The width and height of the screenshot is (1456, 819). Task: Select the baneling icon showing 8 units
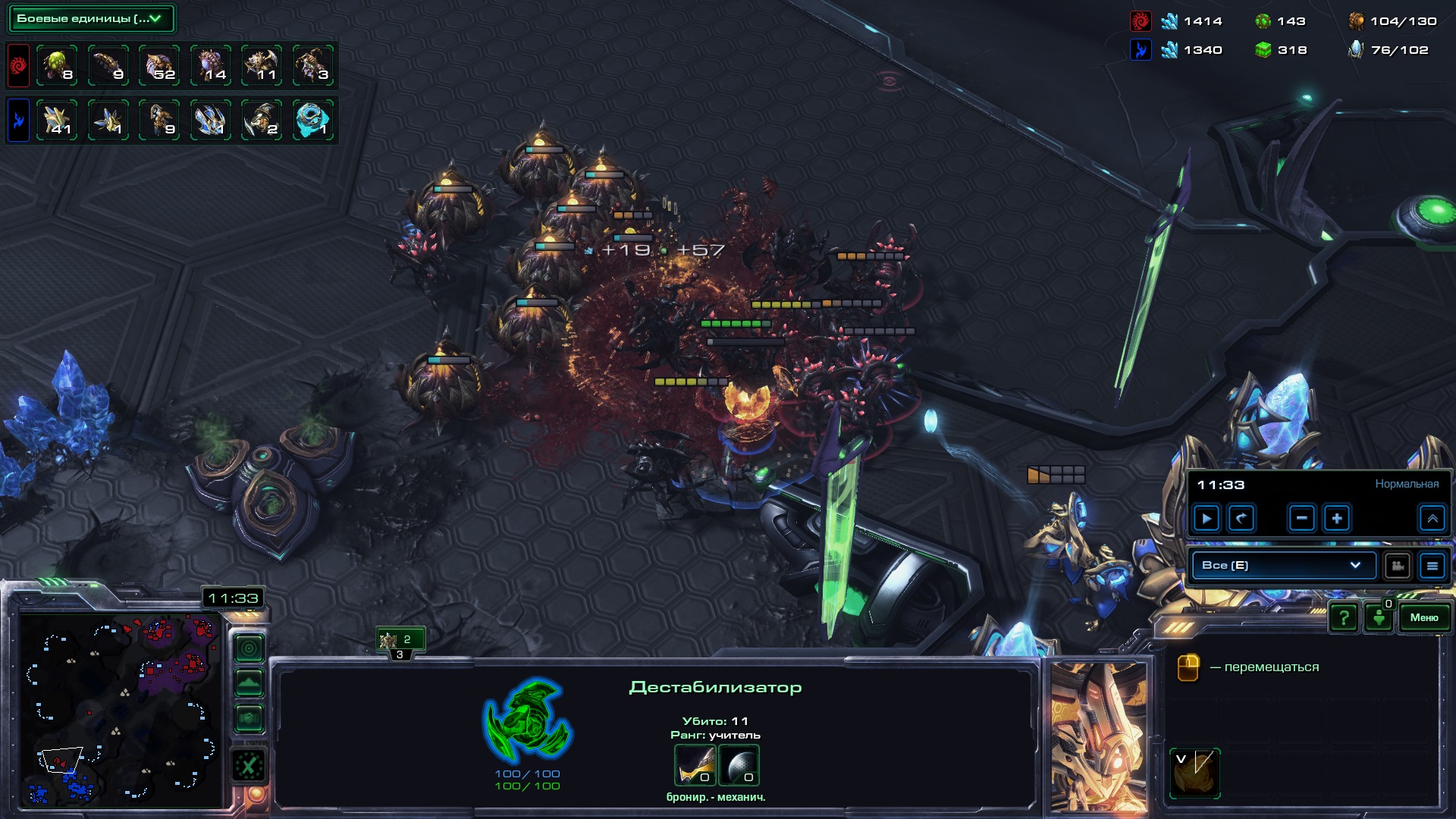[57, 65]
